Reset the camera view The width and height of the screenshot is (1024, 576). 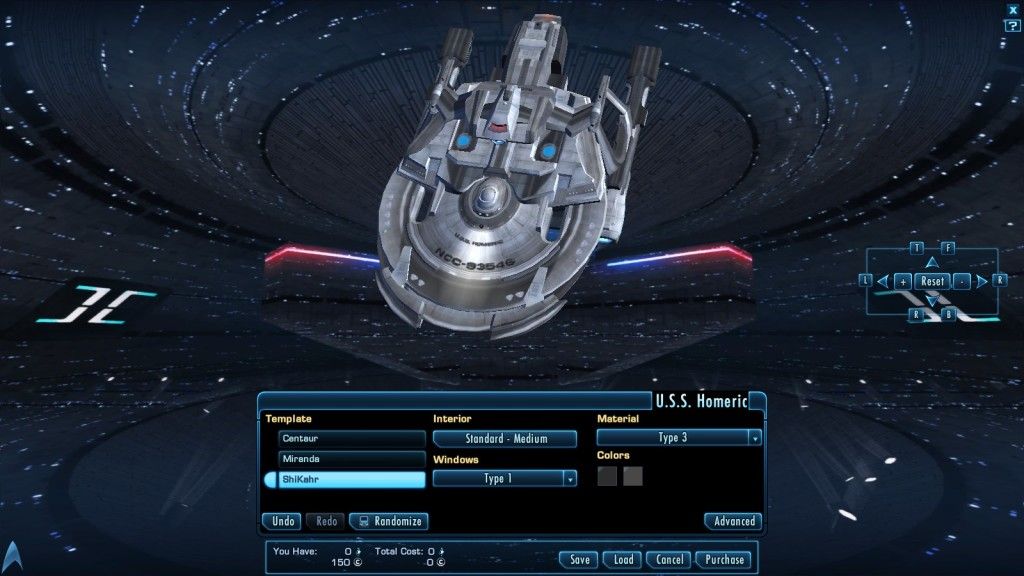(932, 282)
